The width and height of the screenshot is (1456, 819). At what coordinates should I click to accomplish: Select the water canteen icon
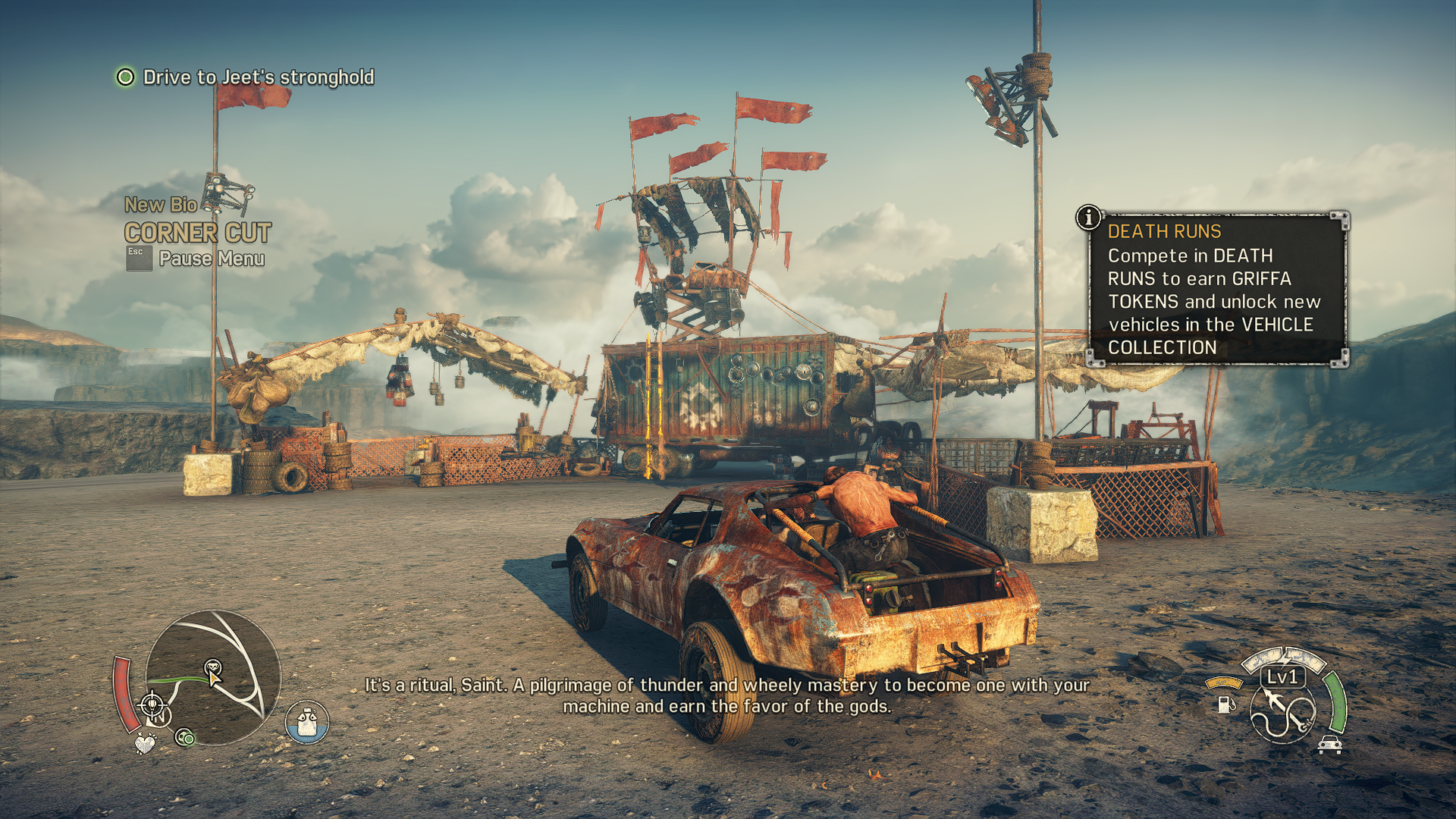pos(307,722)
